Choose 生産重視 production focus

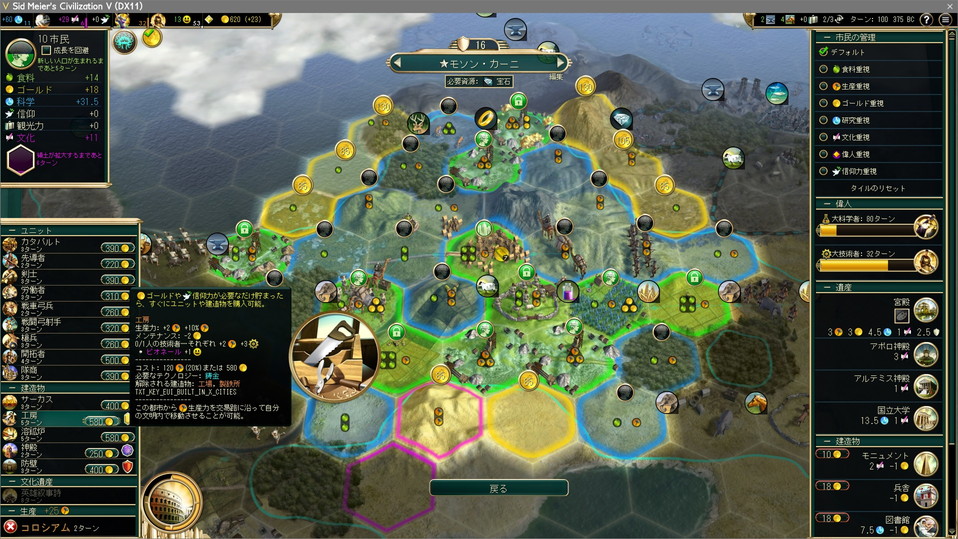pyautogui.click(x=825, y=86)
